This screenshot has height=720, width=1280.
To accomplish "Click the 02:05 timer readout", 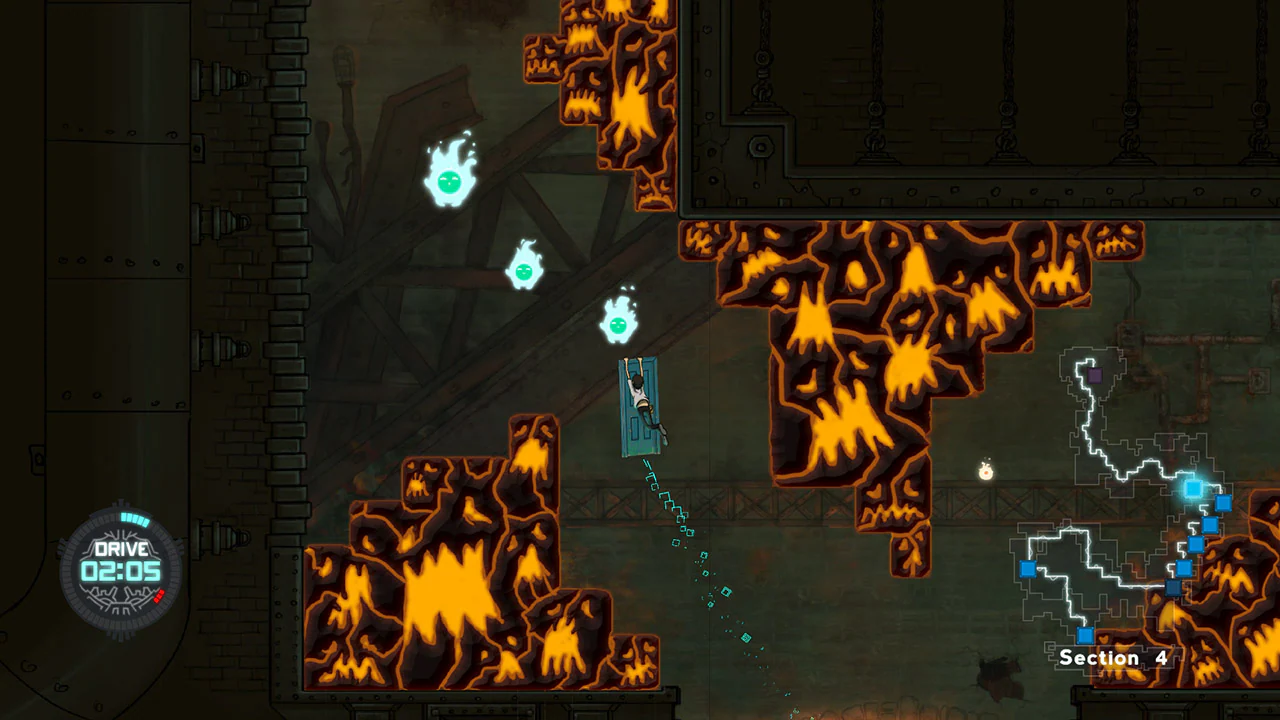I will pyautogui.click(x=121, y=570).
